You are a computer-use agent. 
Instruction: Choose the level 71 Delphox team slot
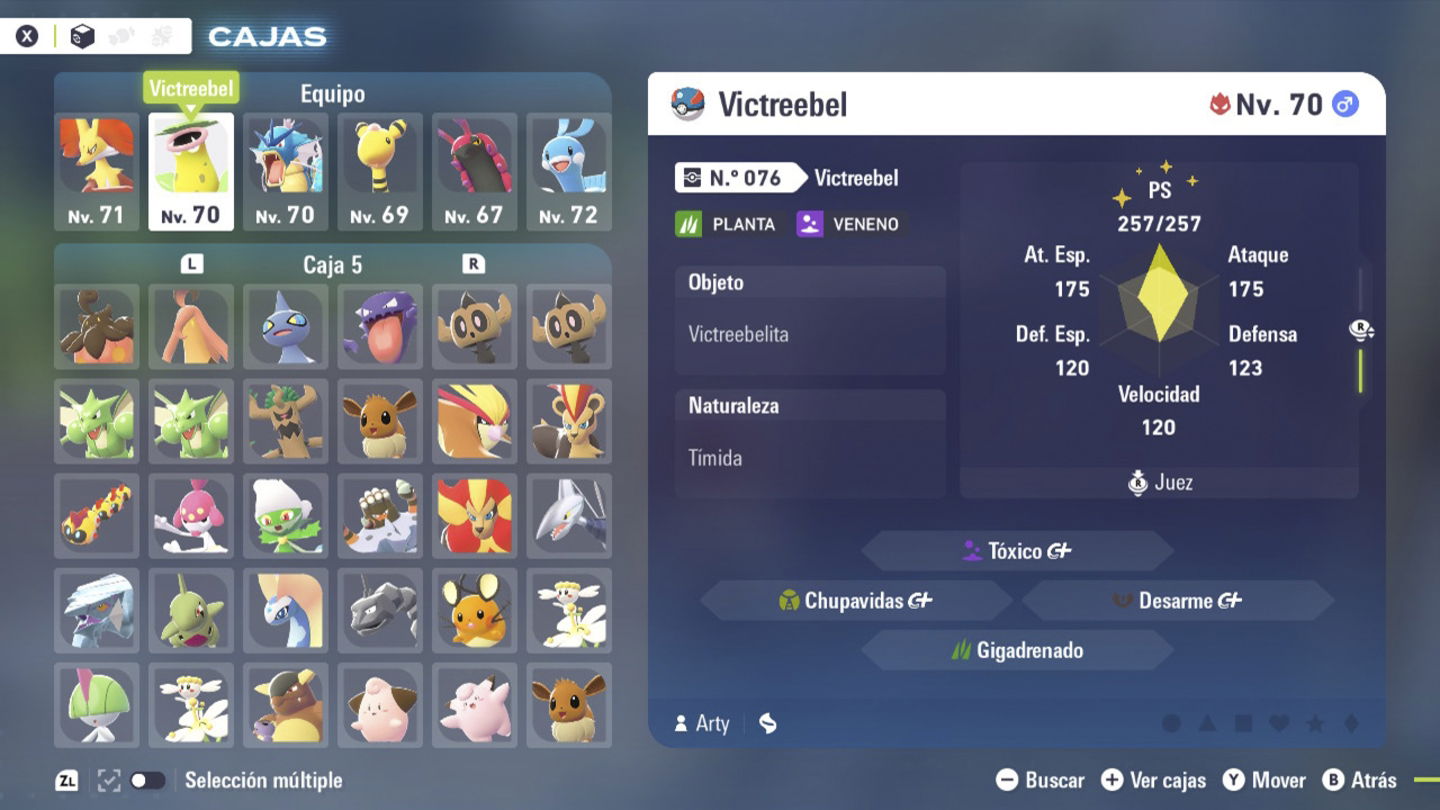tap(97, 170)
